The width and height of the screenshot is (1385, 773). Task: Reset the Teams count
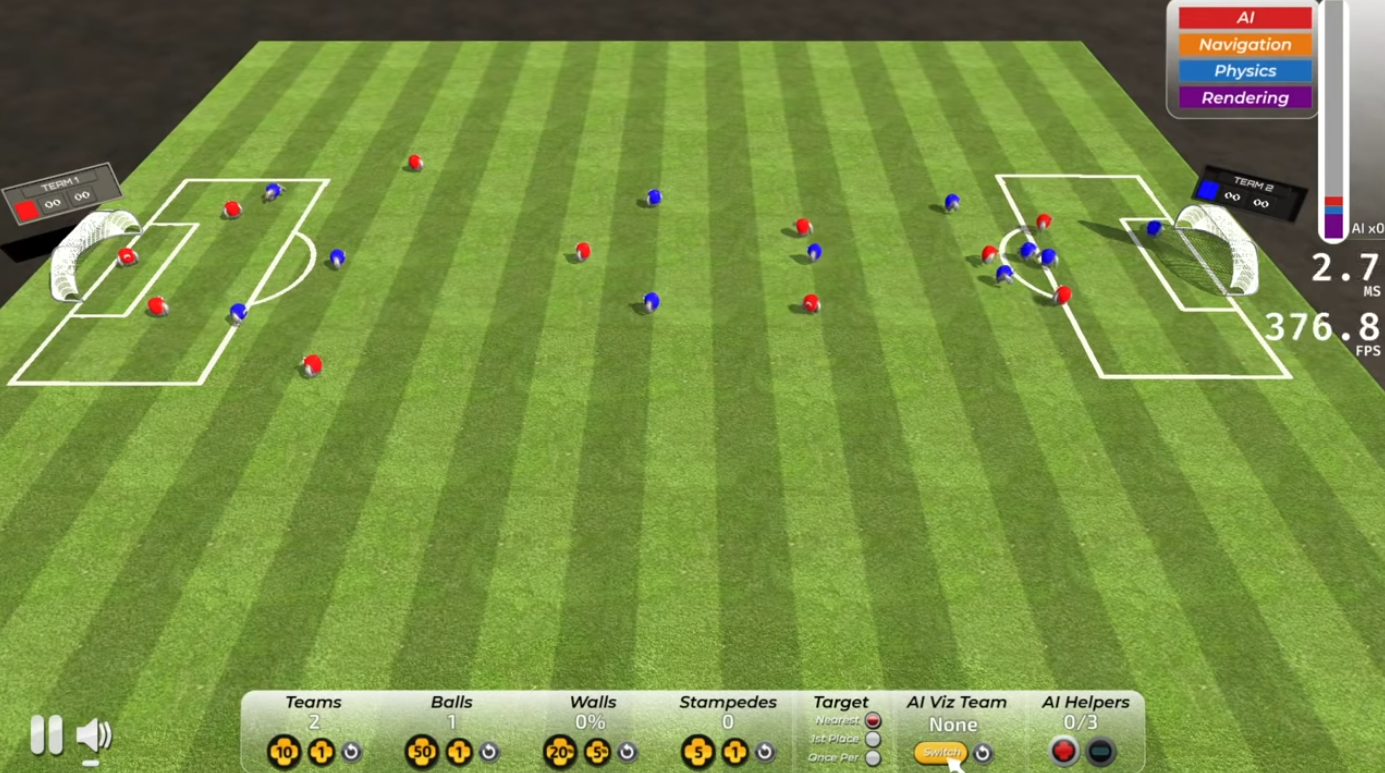point(351,751)
